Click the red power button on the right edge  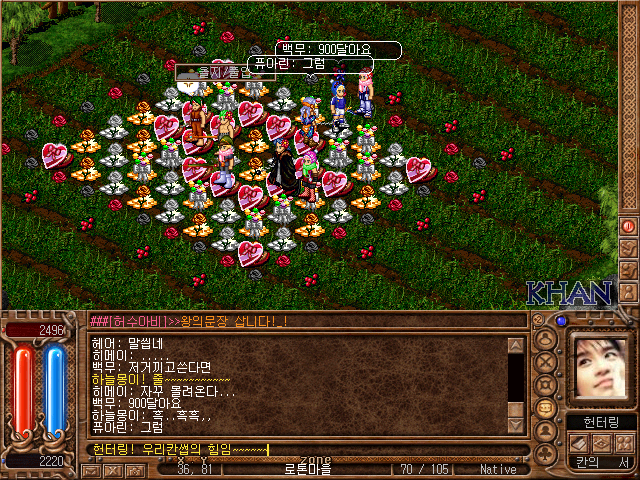pyautogui.click(x=629, y=227)
